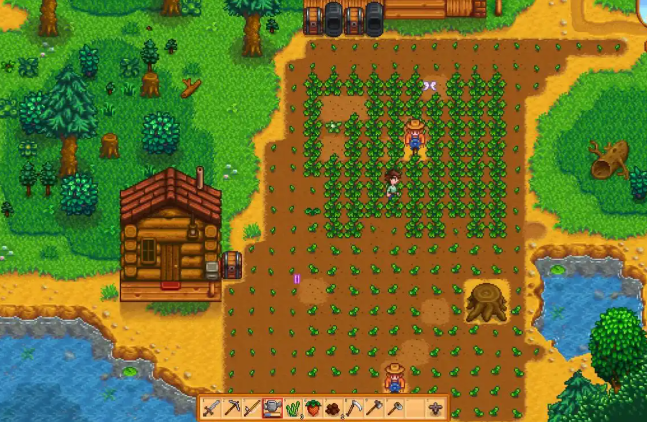Equip the pickaxe from the toolbar
Viewport: 647px width, 422px height.
(231, 409)
